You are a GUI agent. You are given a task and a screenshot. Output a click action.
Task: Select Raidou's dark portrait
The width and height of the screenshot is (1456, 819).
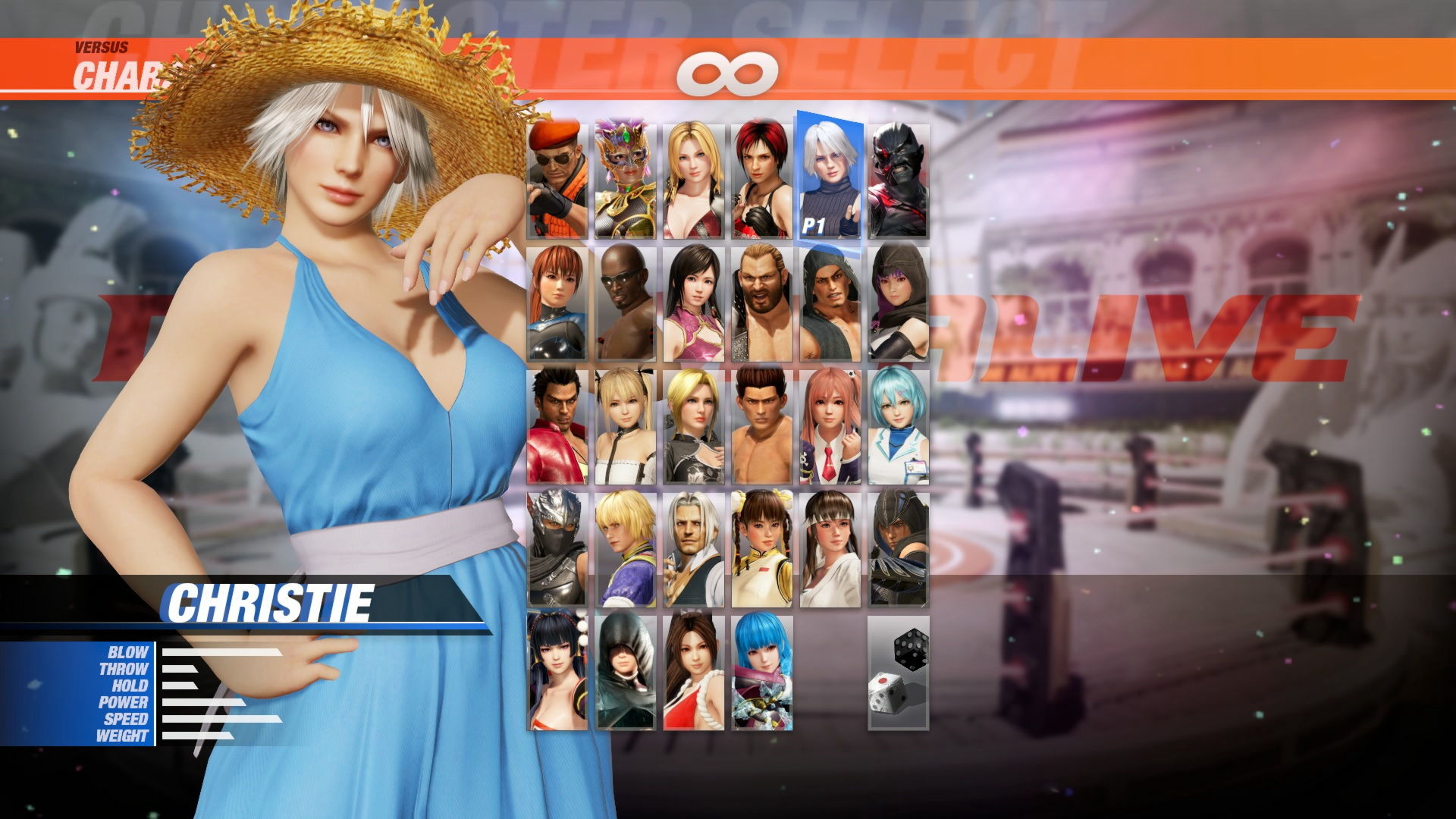[x=899, y=178]
